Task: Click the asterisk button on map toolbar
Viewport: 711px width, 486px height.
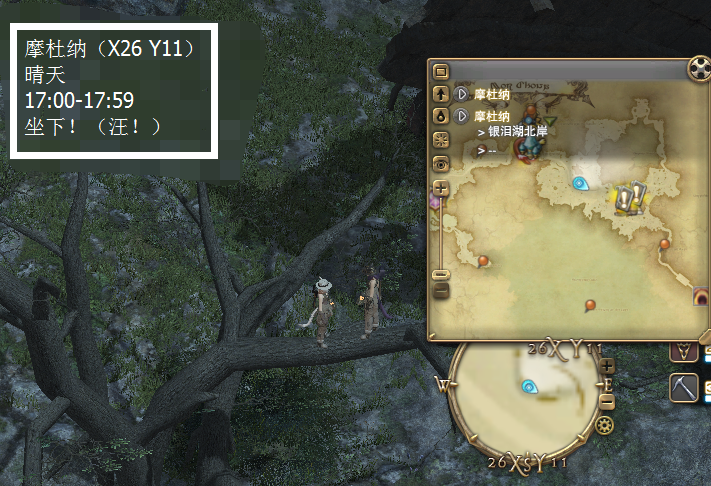Action: coord(441,138)
